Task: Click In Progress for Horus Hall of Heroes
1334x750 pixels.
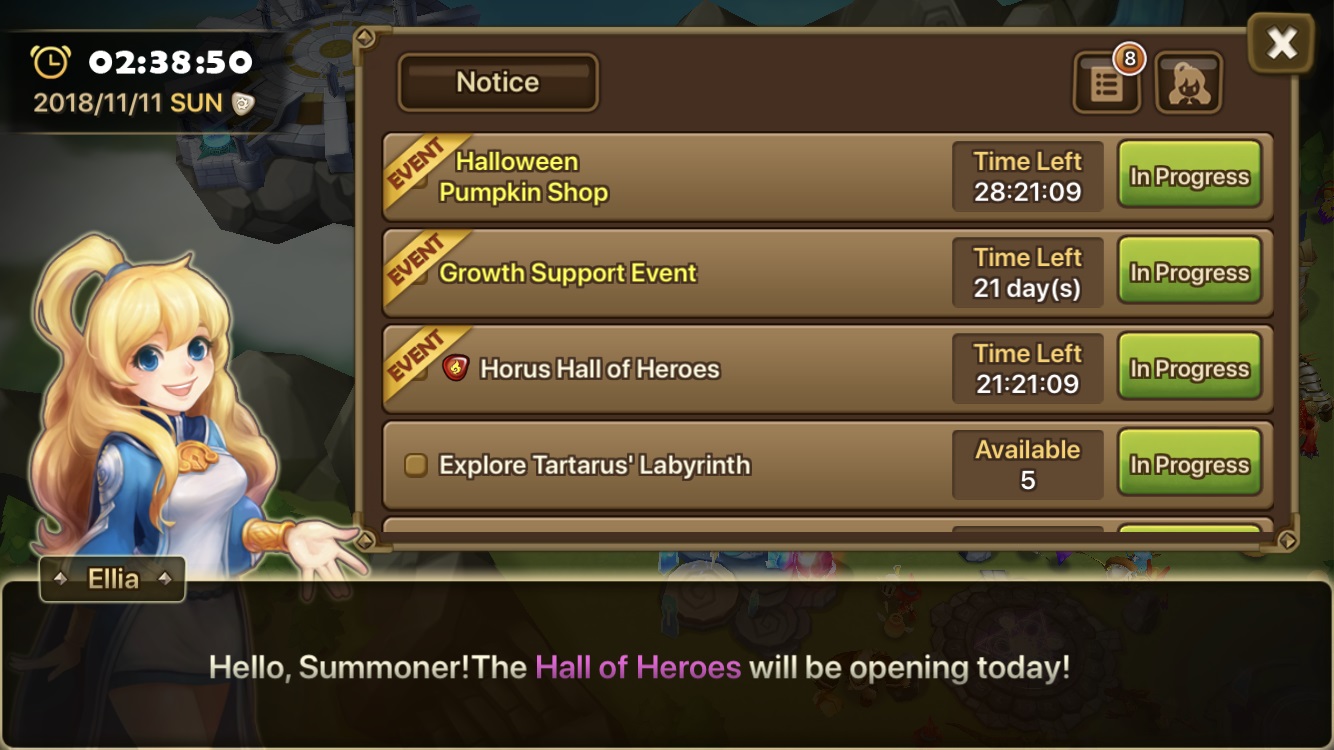Action: pos(1189,369)
